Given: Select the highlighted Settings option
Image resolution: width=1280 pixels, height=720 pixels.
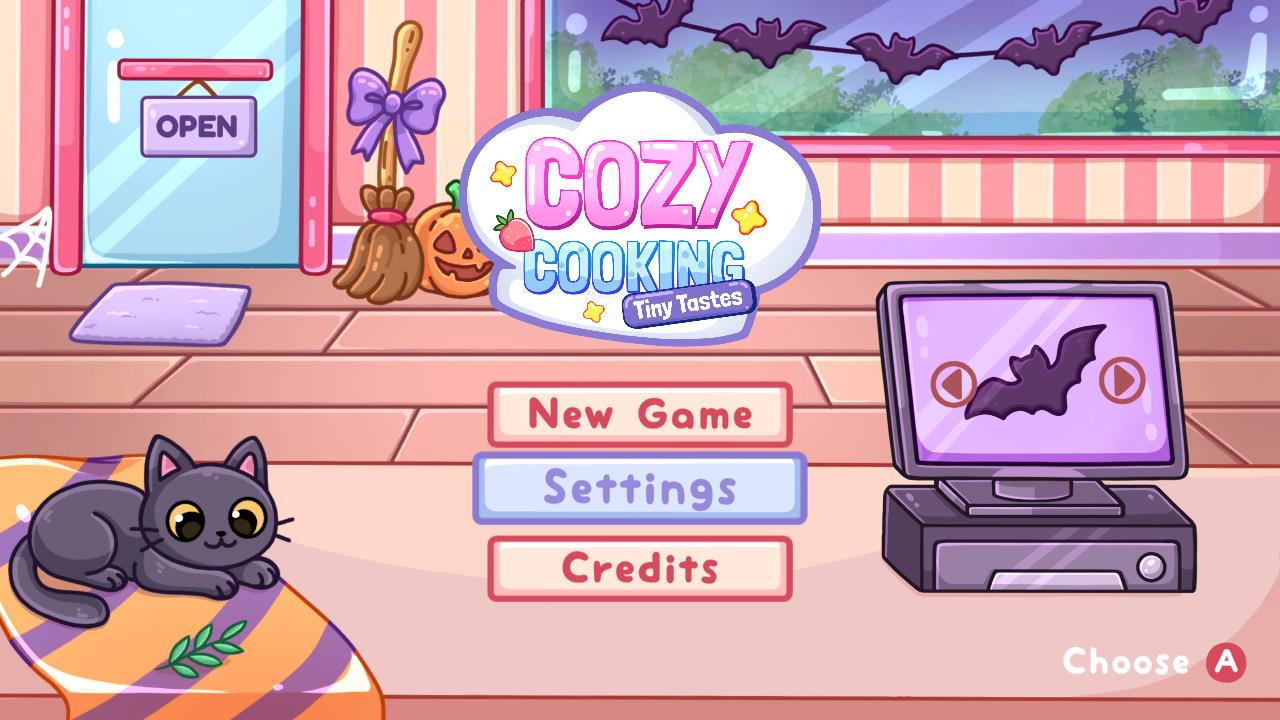Looking at the screenshot, I should 641,489.
